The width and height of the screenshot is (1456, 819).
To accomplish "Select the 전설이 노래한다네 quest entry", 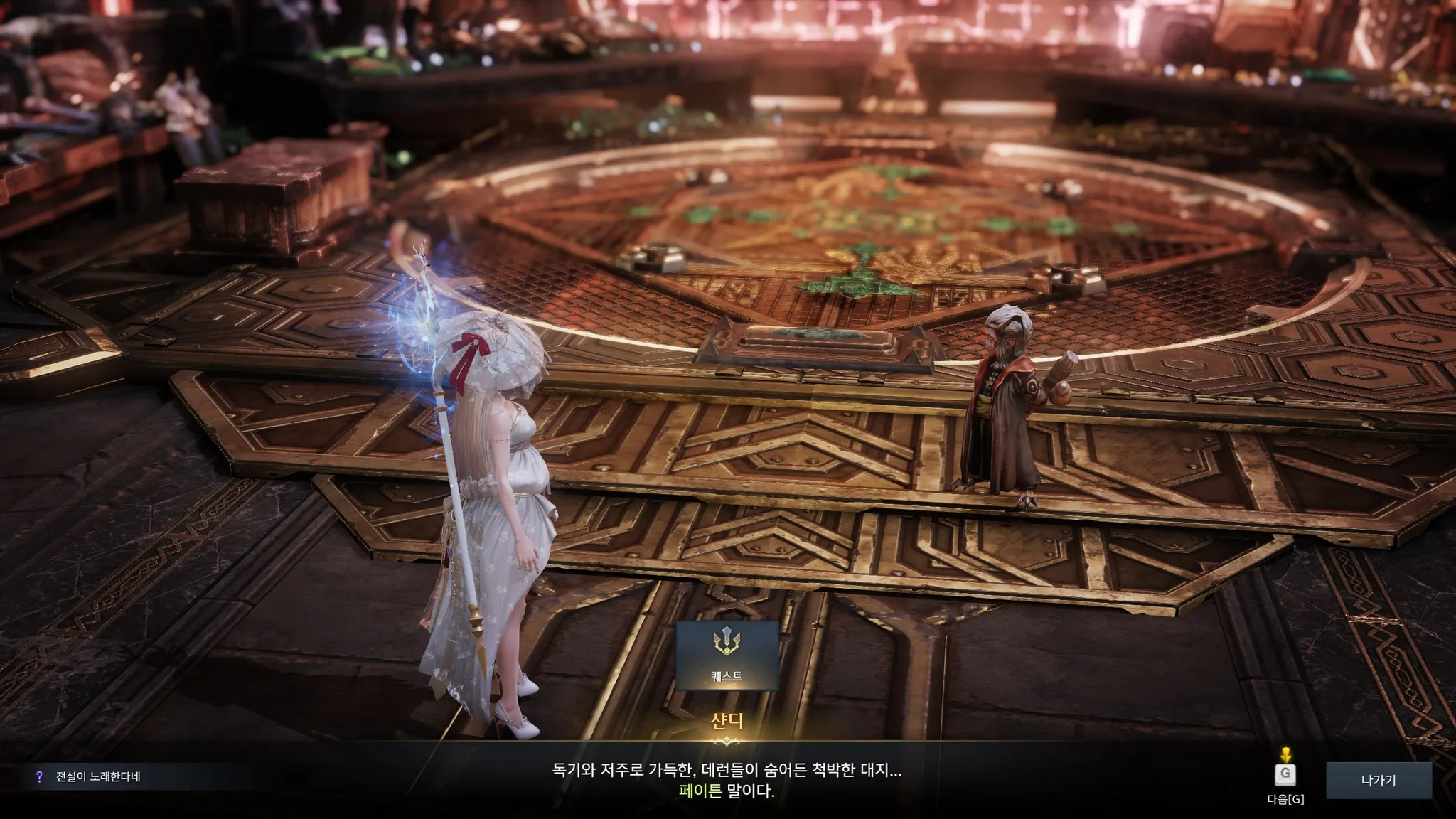I will (98, 777).
